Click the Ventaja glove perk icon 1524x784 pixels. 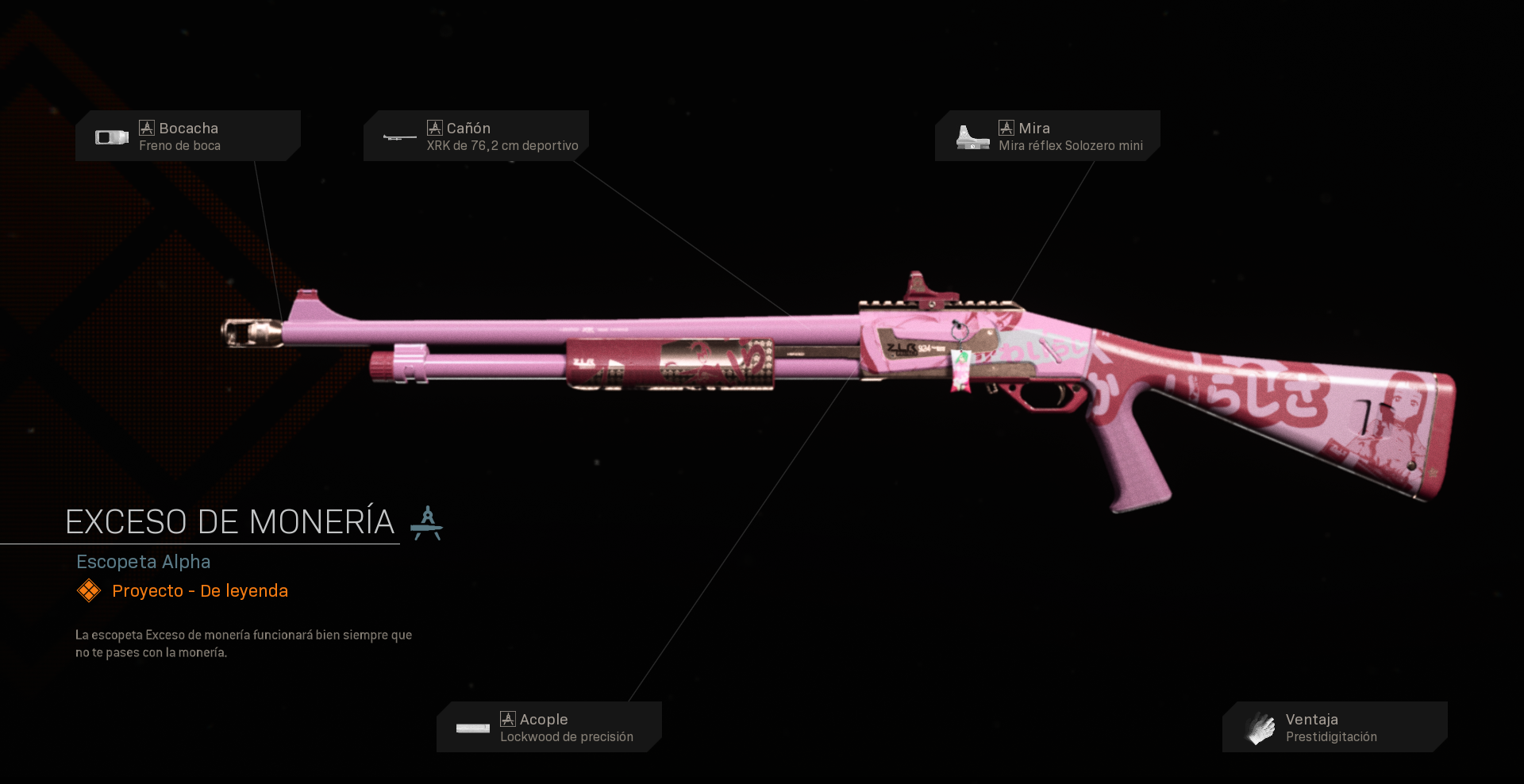pyautogui.click(x=1260, y=726)
